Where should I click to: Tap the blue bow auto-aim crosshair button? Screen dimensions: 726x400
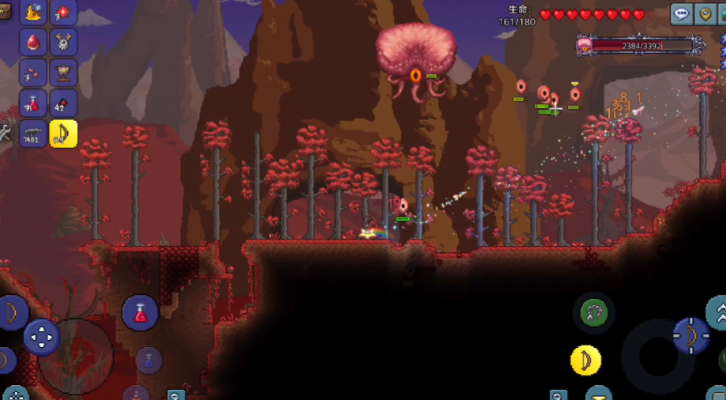pyautogui.click(x=690, y=336)
